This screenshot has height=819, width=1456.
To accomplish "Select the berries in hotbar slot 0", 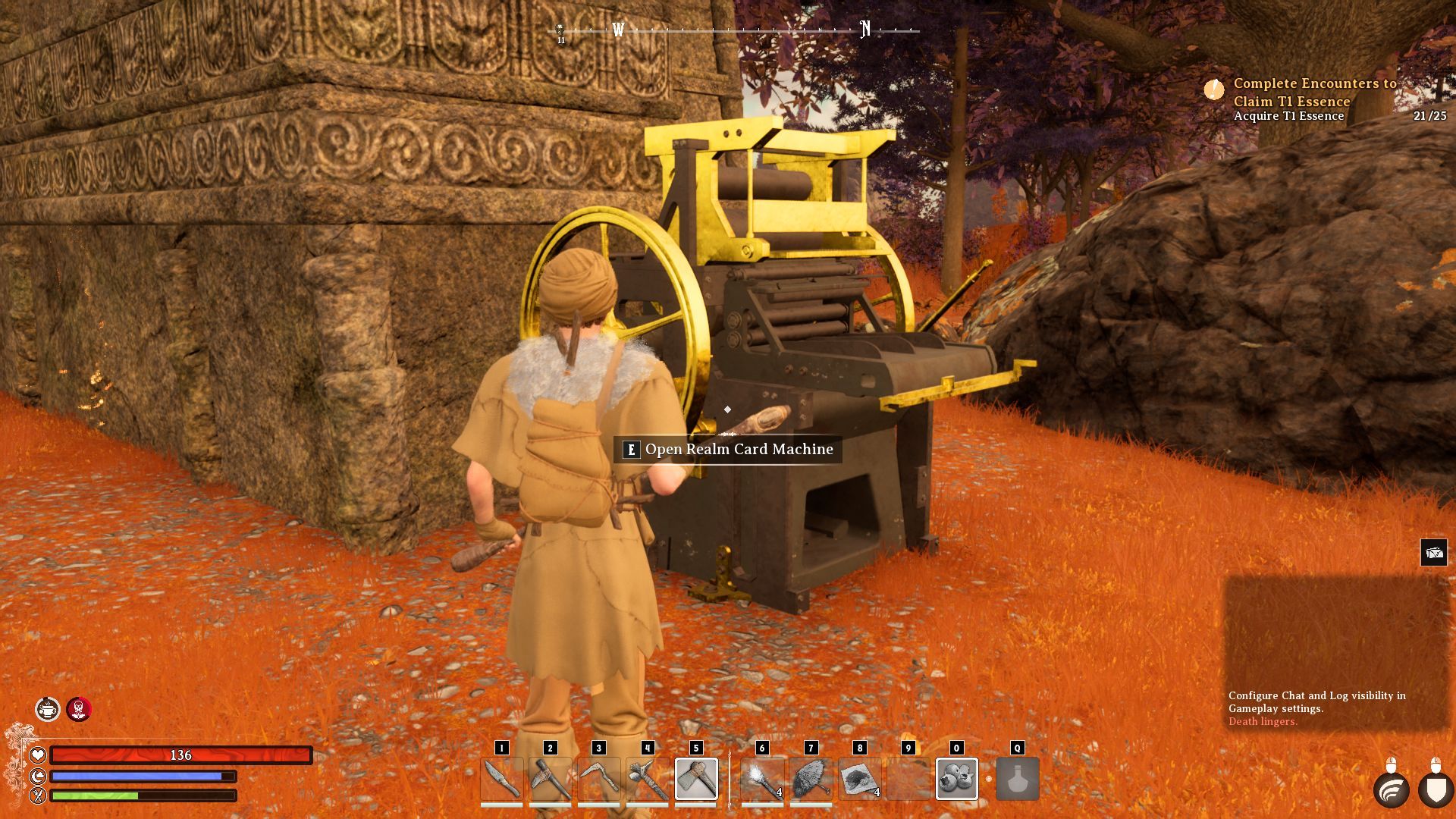I will [x=956, y=778].
